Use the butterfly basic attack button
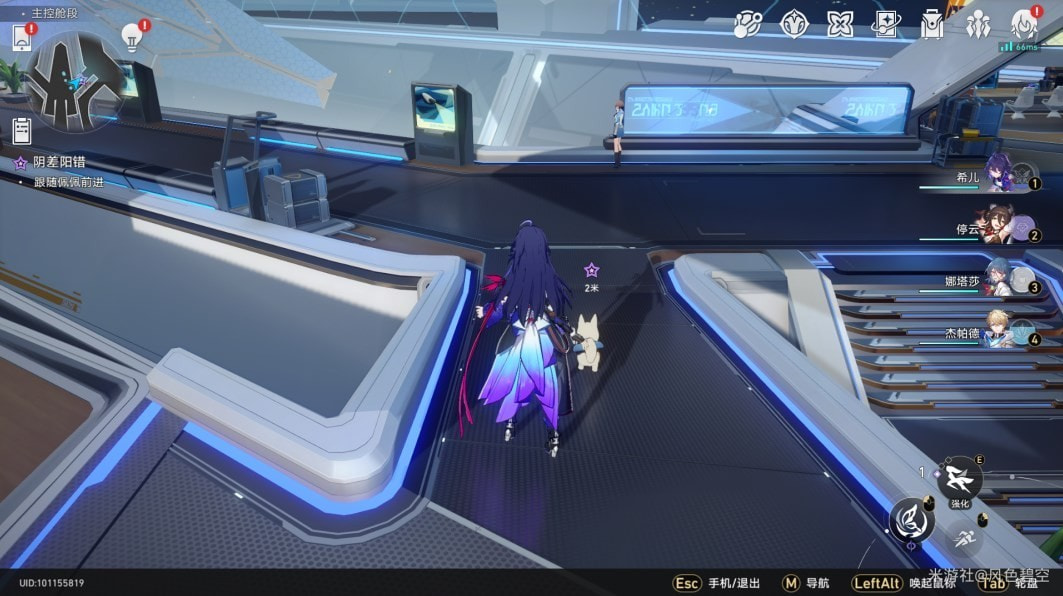This screenshot has height=596, width=1063. click(x=912, y=520)
